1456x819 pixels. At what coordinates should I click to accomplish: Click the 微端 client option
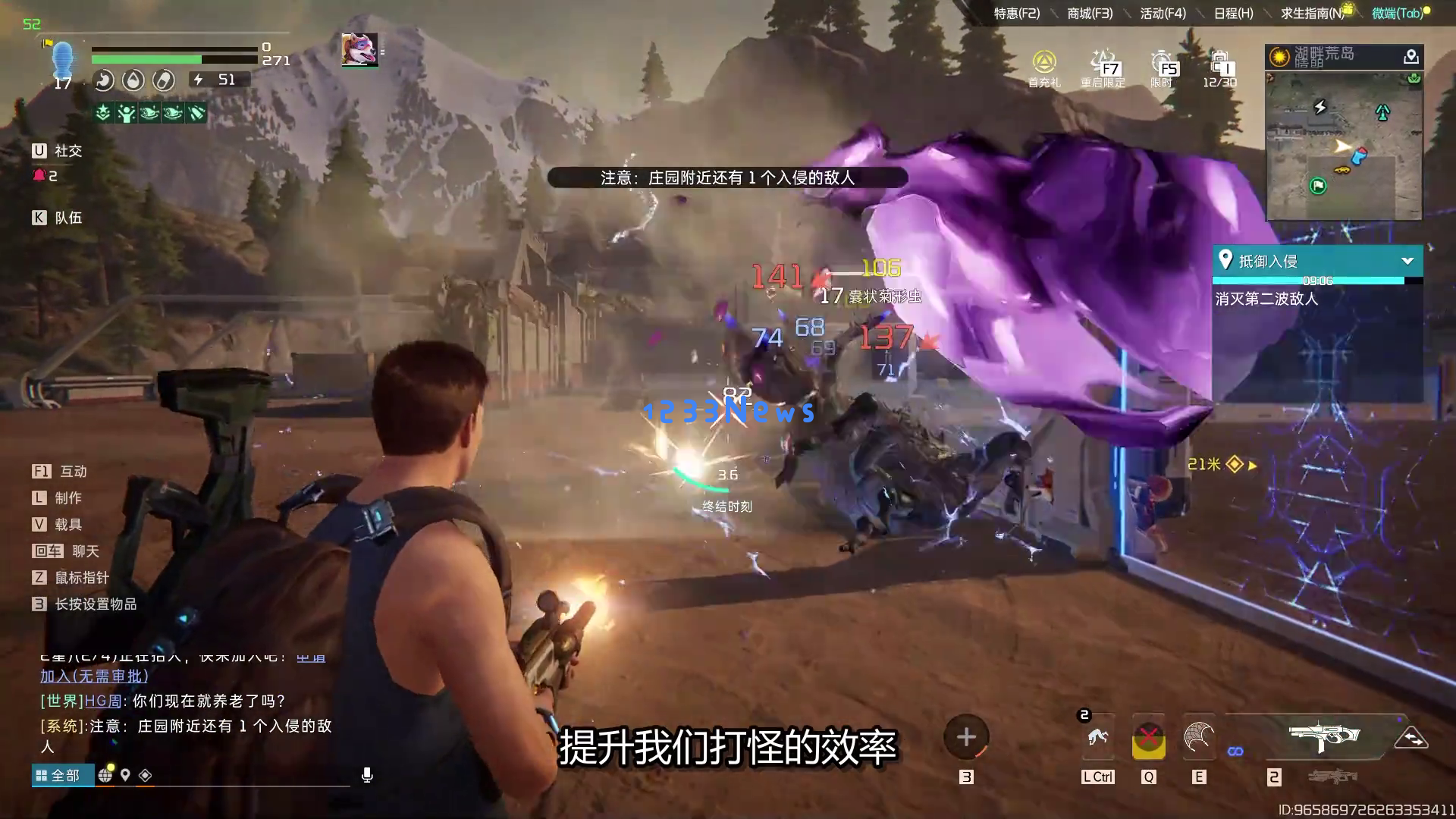coord(1397,14)
